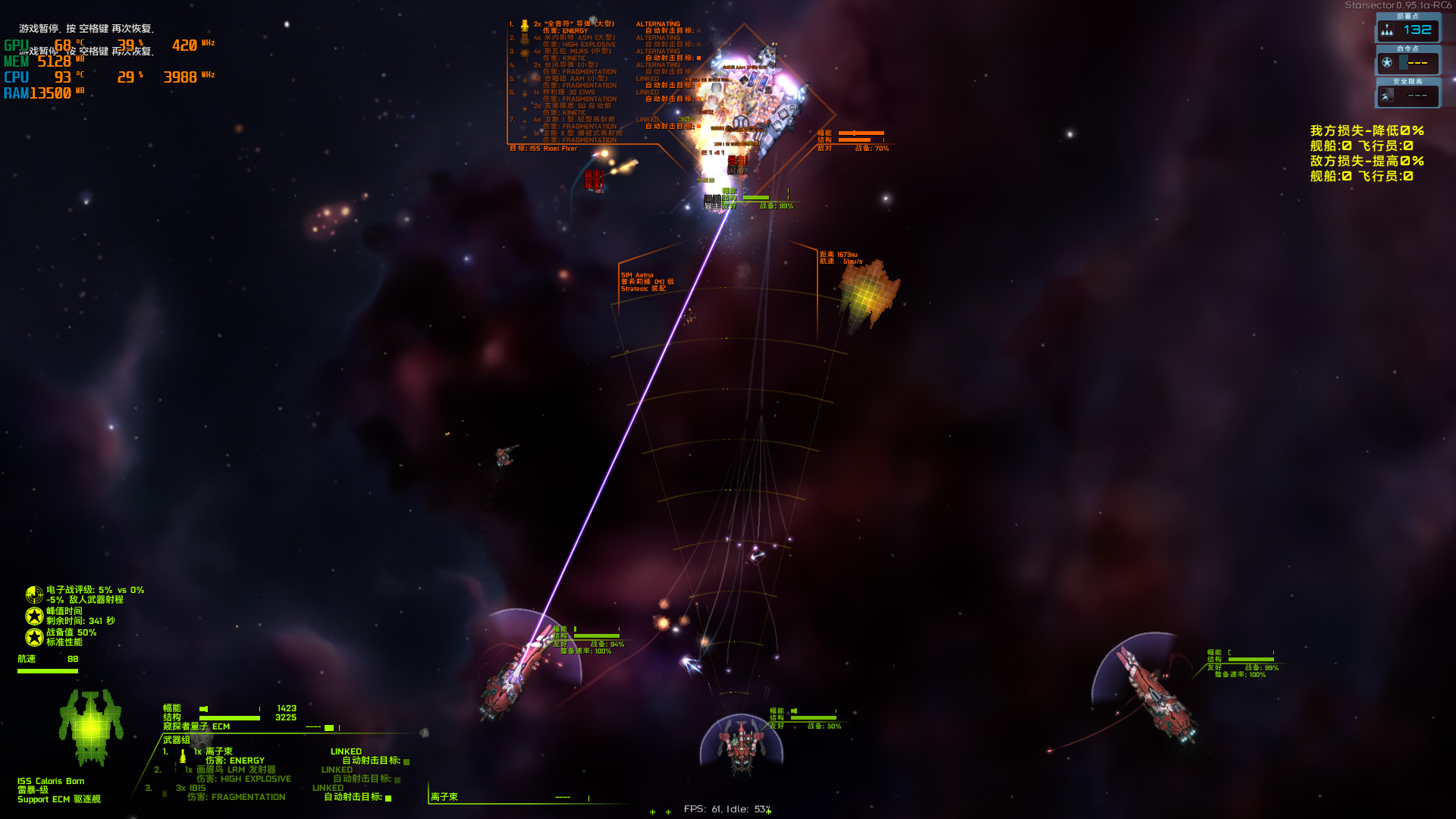This screenshot has height=819, width=1456.
Task: Click the 战备值 combat readiness status icon
Action: point(34,637)
